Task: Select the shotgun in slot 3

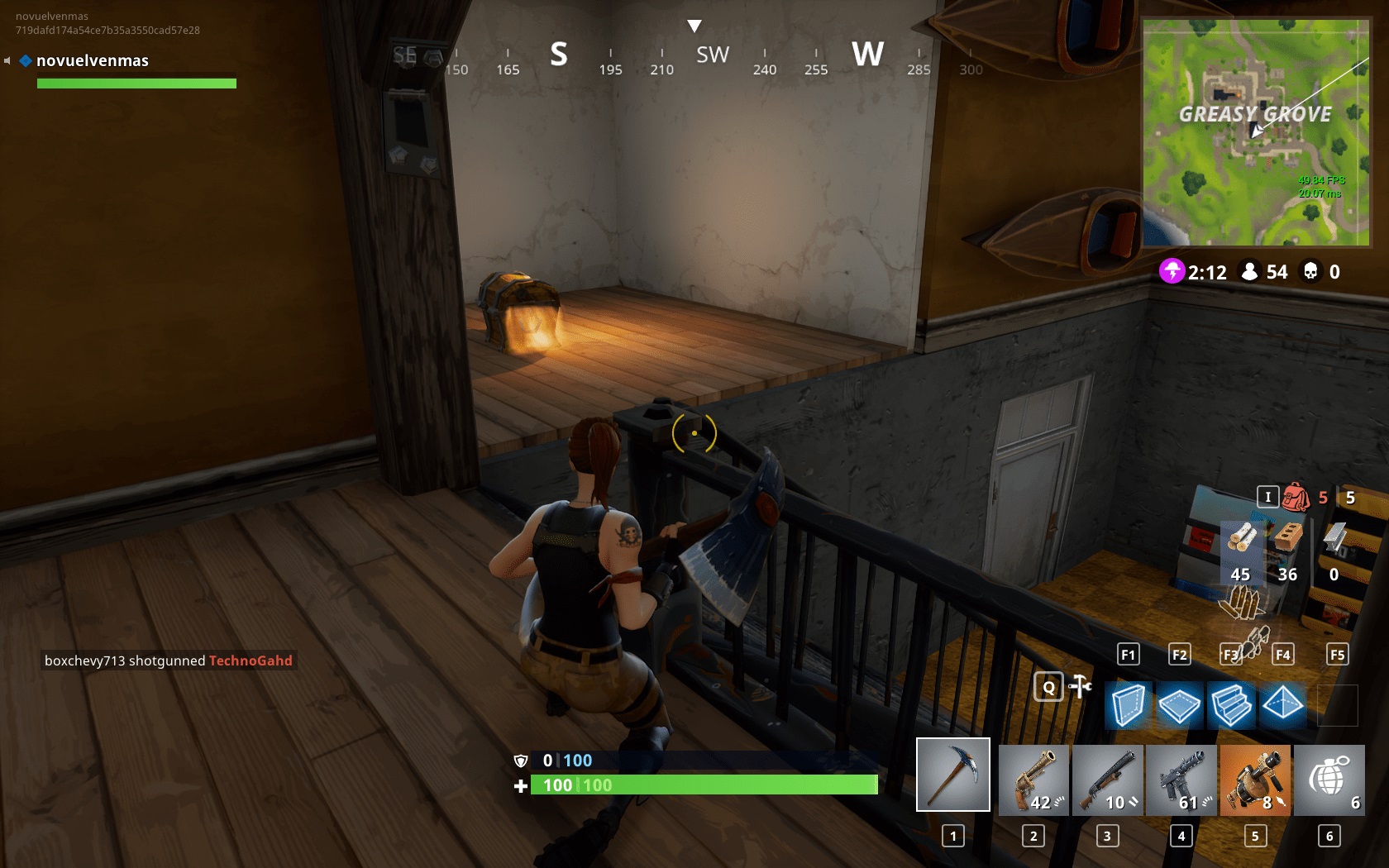Action: click(x=1108, y=779)
